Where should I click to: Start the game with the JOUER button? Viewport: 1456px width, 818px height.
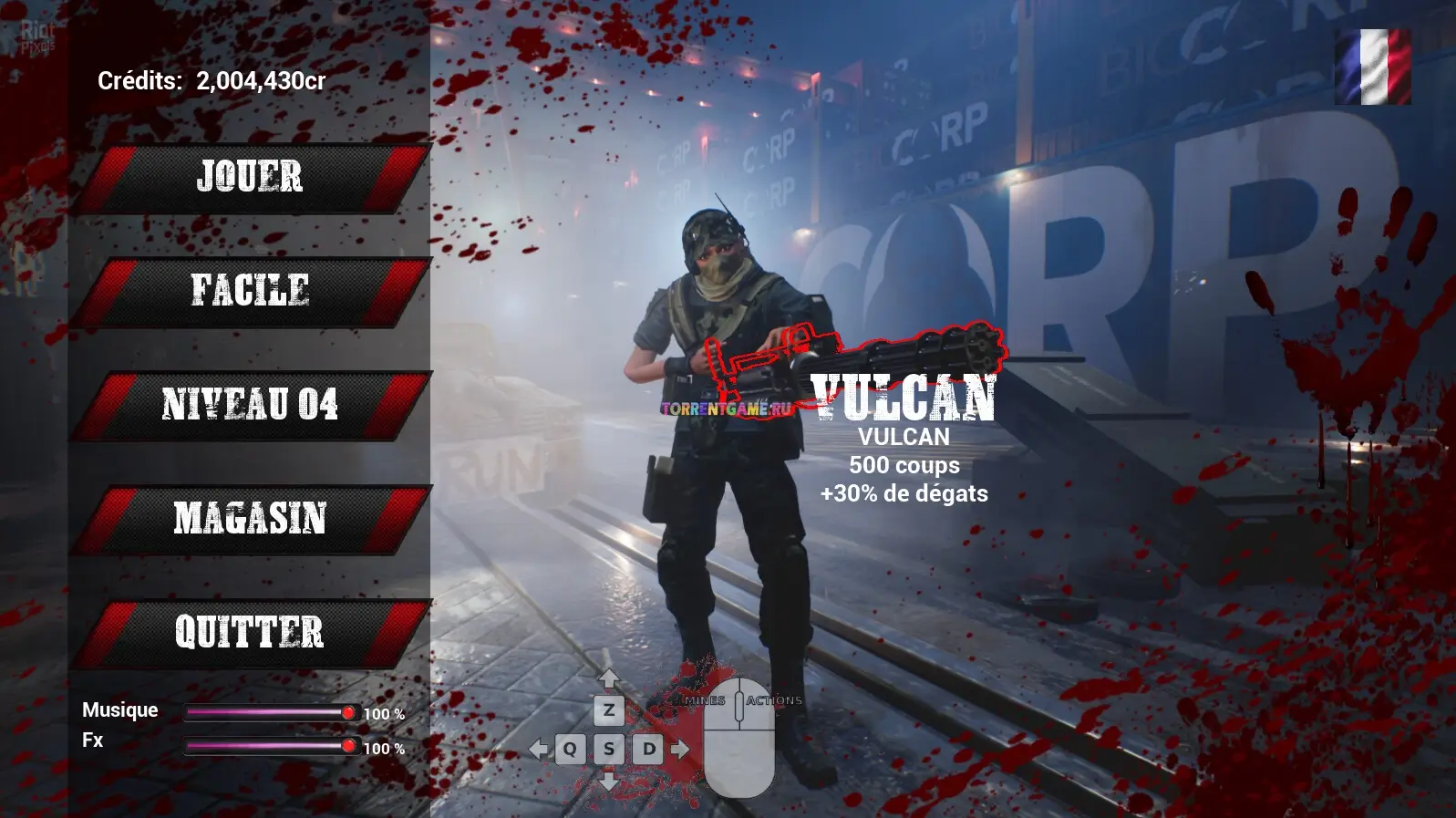tap(249, 178)
